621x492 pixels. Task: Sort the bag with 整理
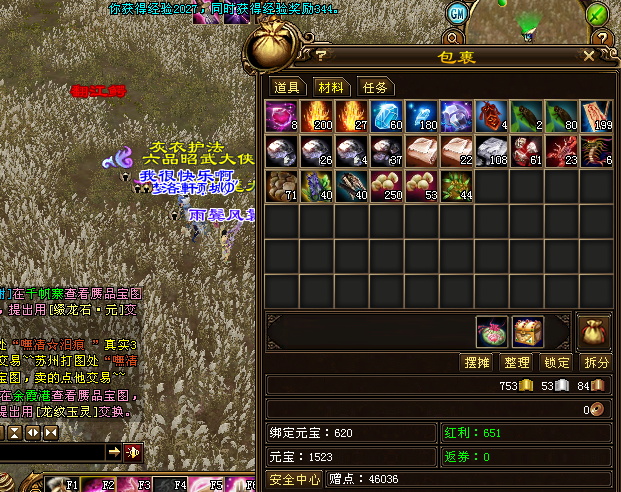point(517,362)
